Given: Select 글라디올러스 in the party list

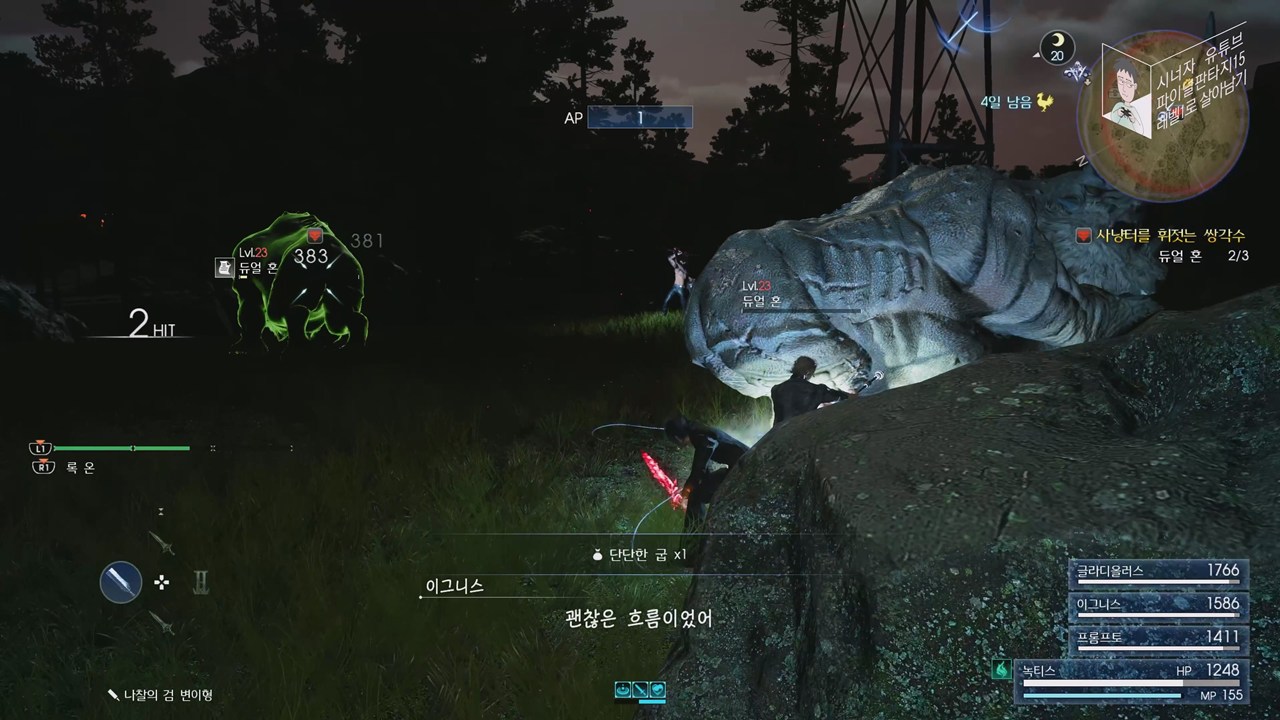Looking at the screenshot, I should (x=1158, y=572).
